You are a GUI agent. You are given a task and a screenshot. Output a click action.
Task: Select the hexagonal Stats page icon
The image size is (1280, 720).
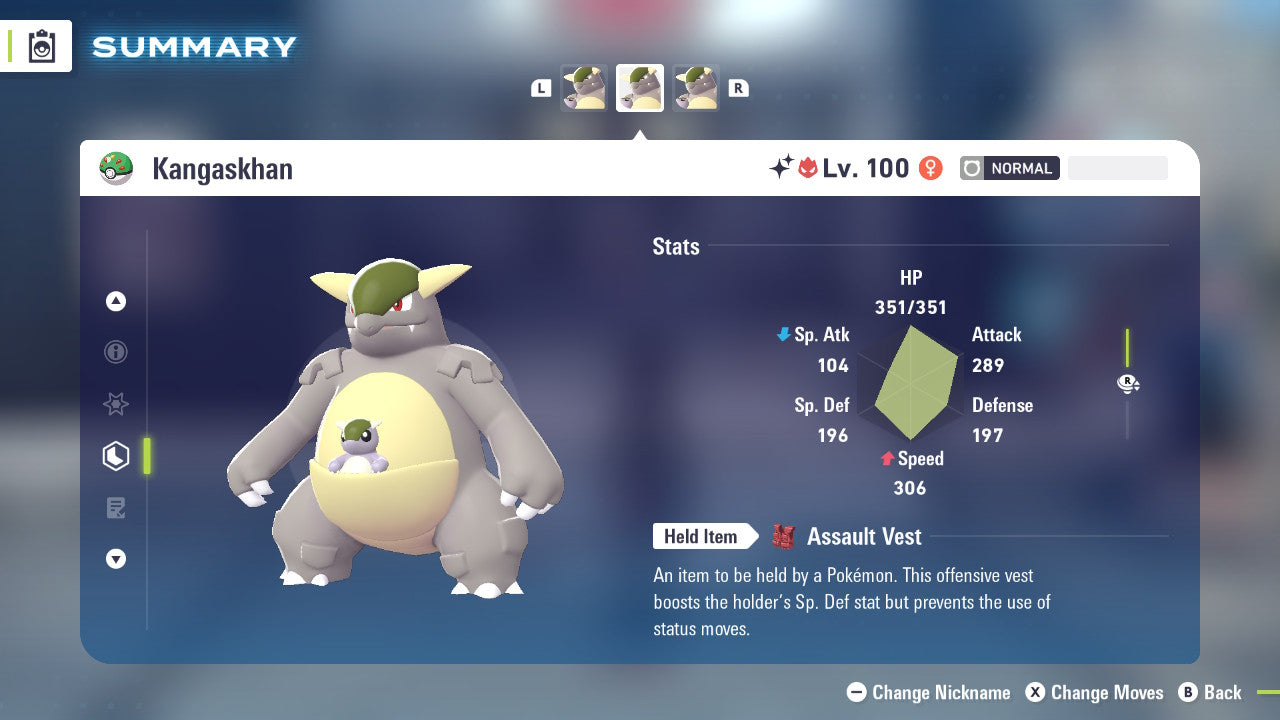[116, 456]
